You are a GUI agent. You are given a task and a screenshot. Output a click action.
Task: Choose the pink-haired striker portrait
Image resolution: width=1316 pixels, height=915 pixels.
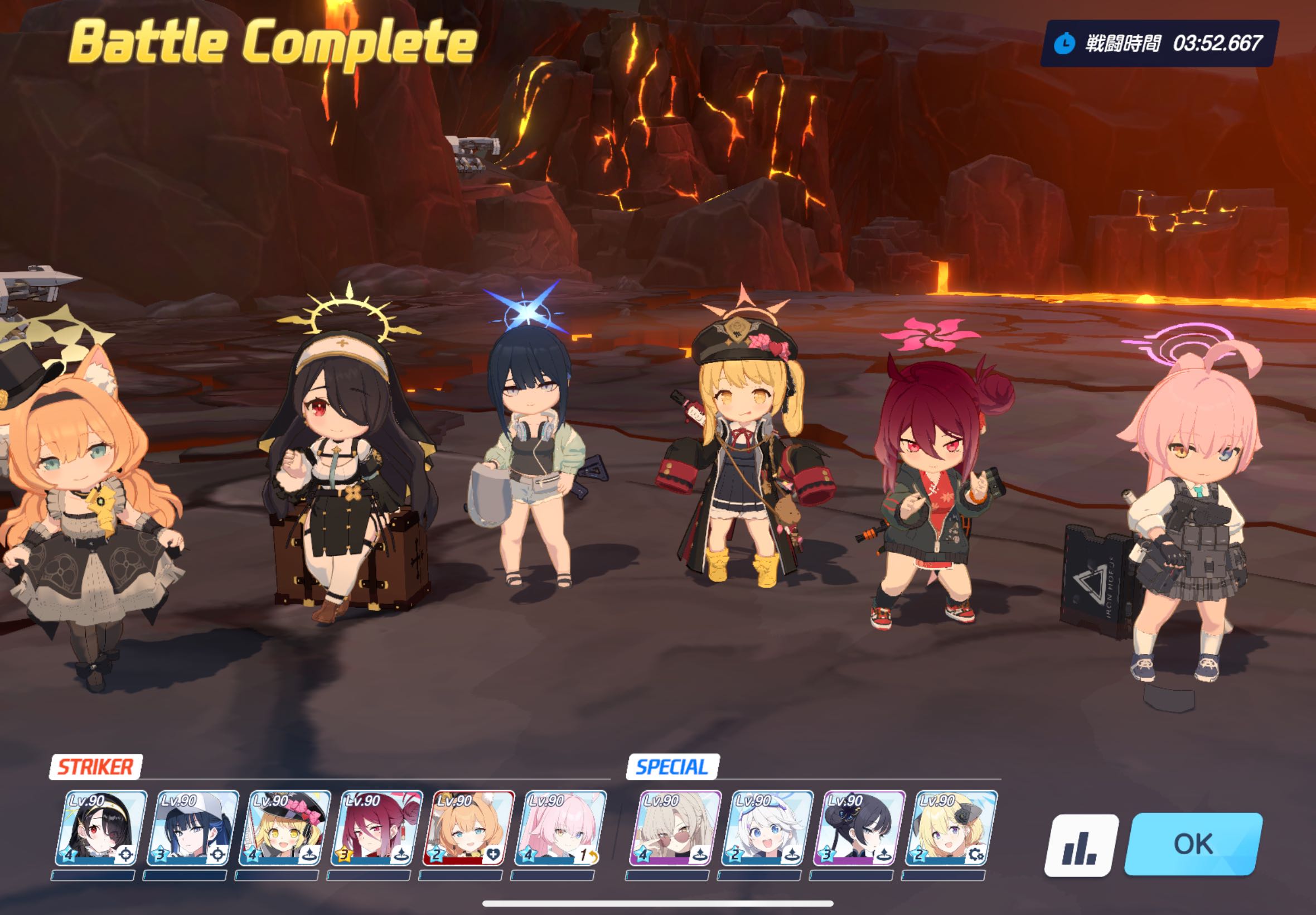coord(560,828)
